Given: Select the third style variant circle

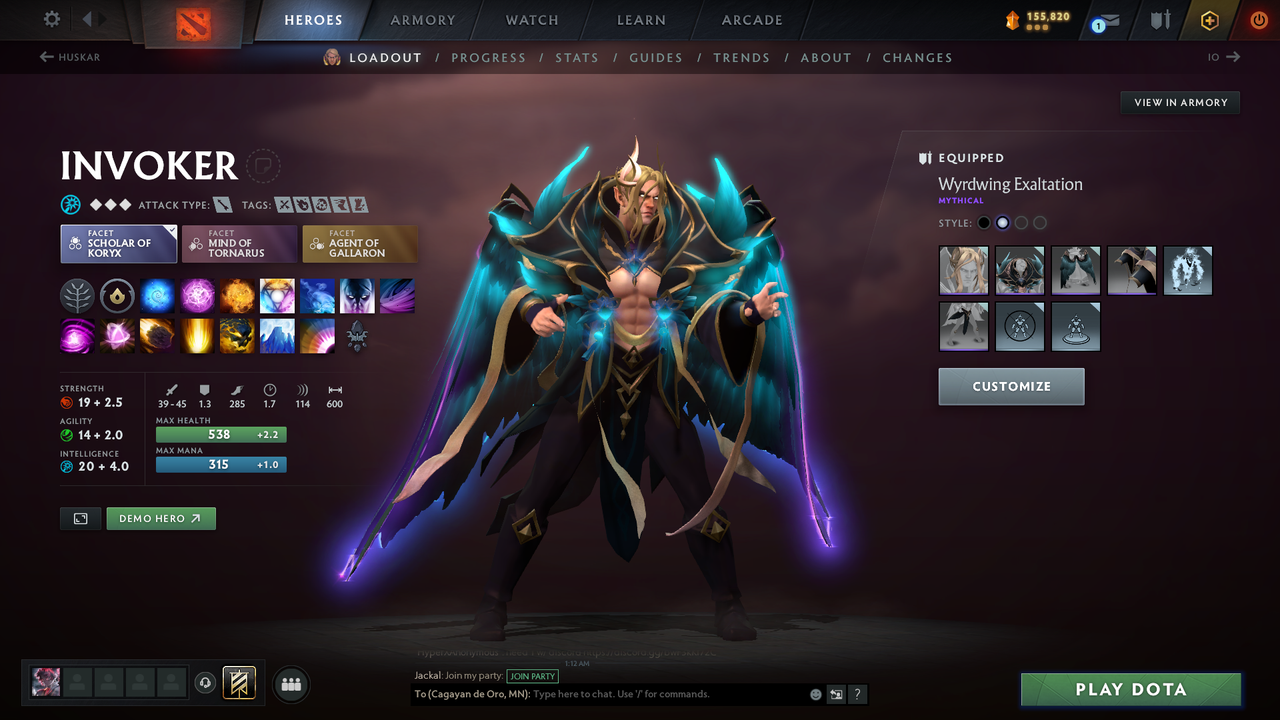Looking at the screenshot, I should click(x=1021, y=222).
